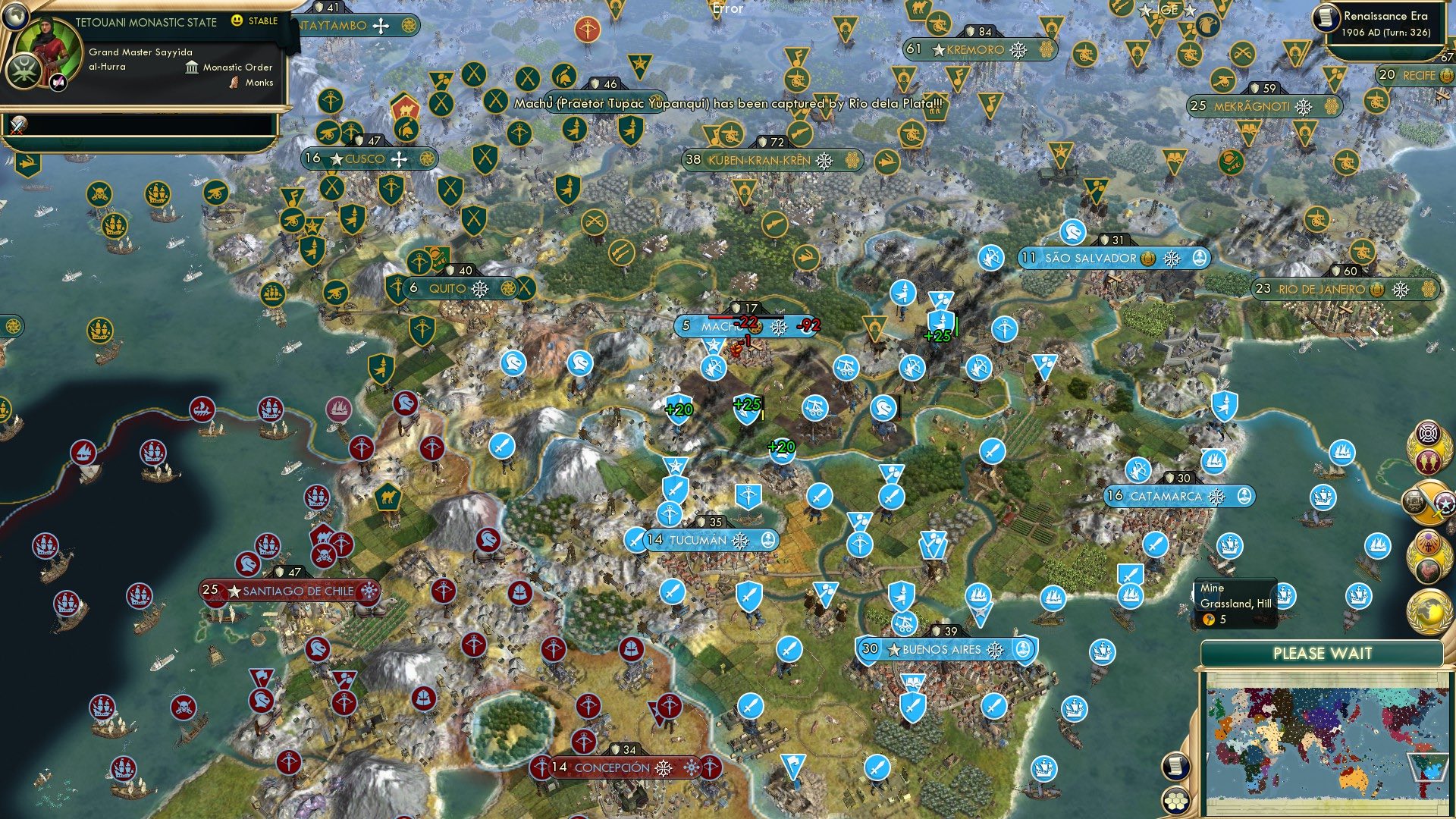Open the World Congress globe icon on the right
Image resolution: width=1456 pixels, height=819 pixels.
pos(1429,610)
